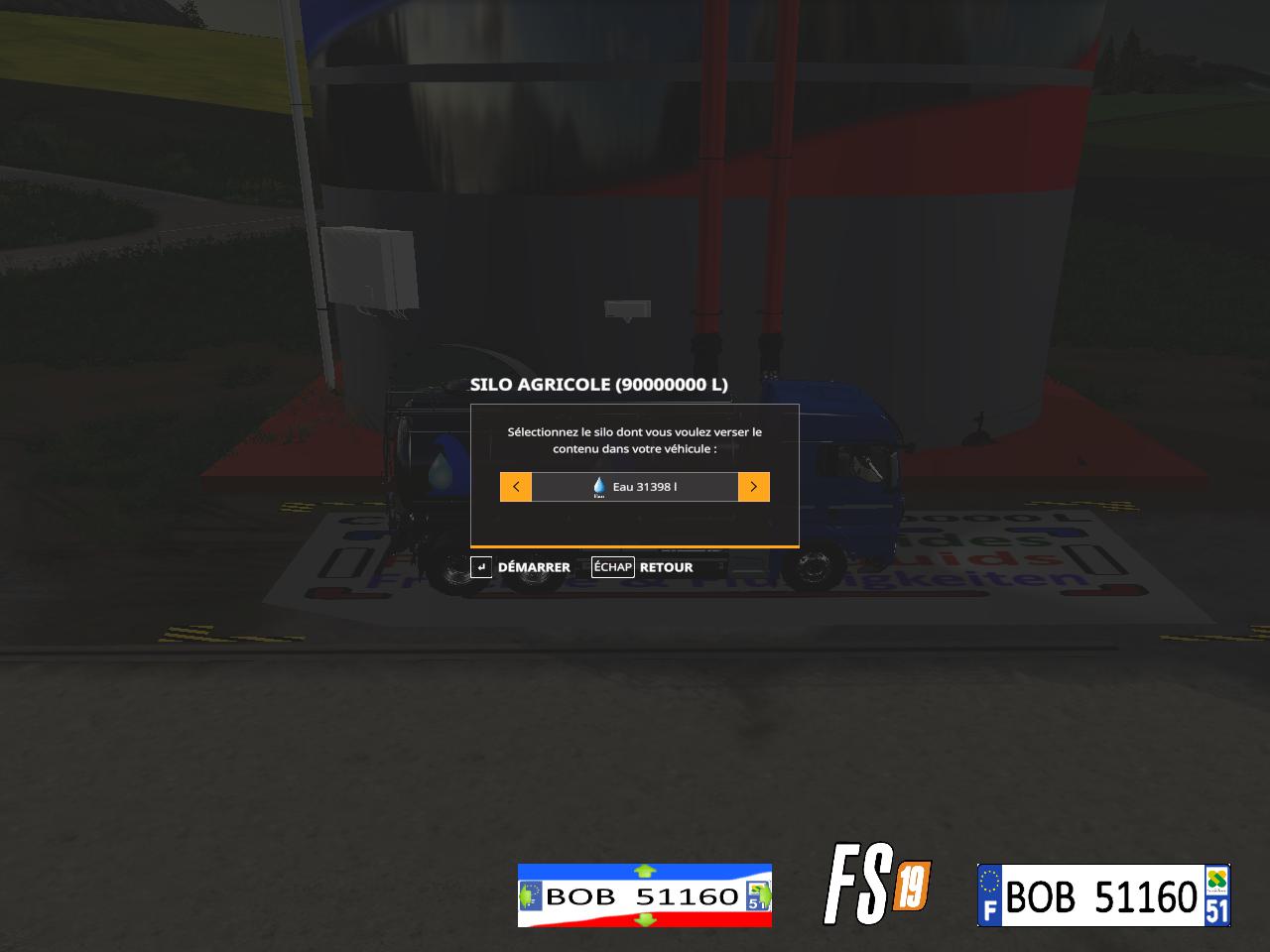The width and height of the screenshot is (1270, 952).
Task: Click the Démarrer button to start filling
Action: [x=522, y=567]
